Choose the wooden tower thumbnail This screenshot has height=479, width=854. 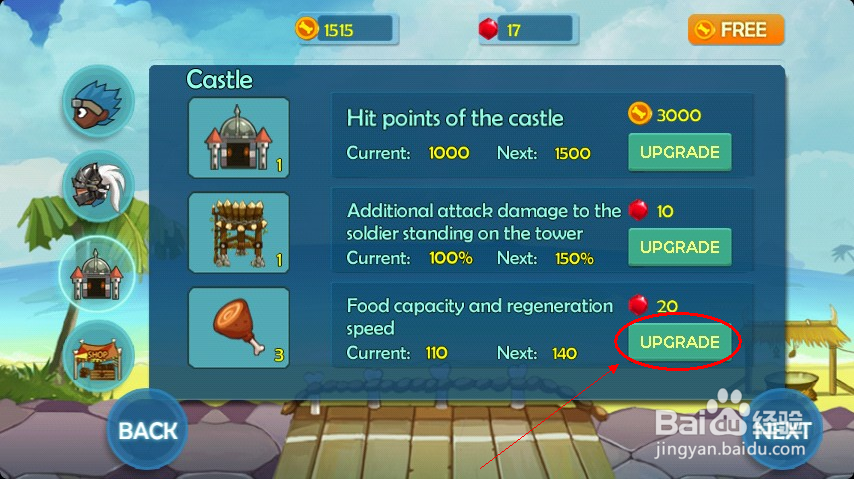point(238,233)
